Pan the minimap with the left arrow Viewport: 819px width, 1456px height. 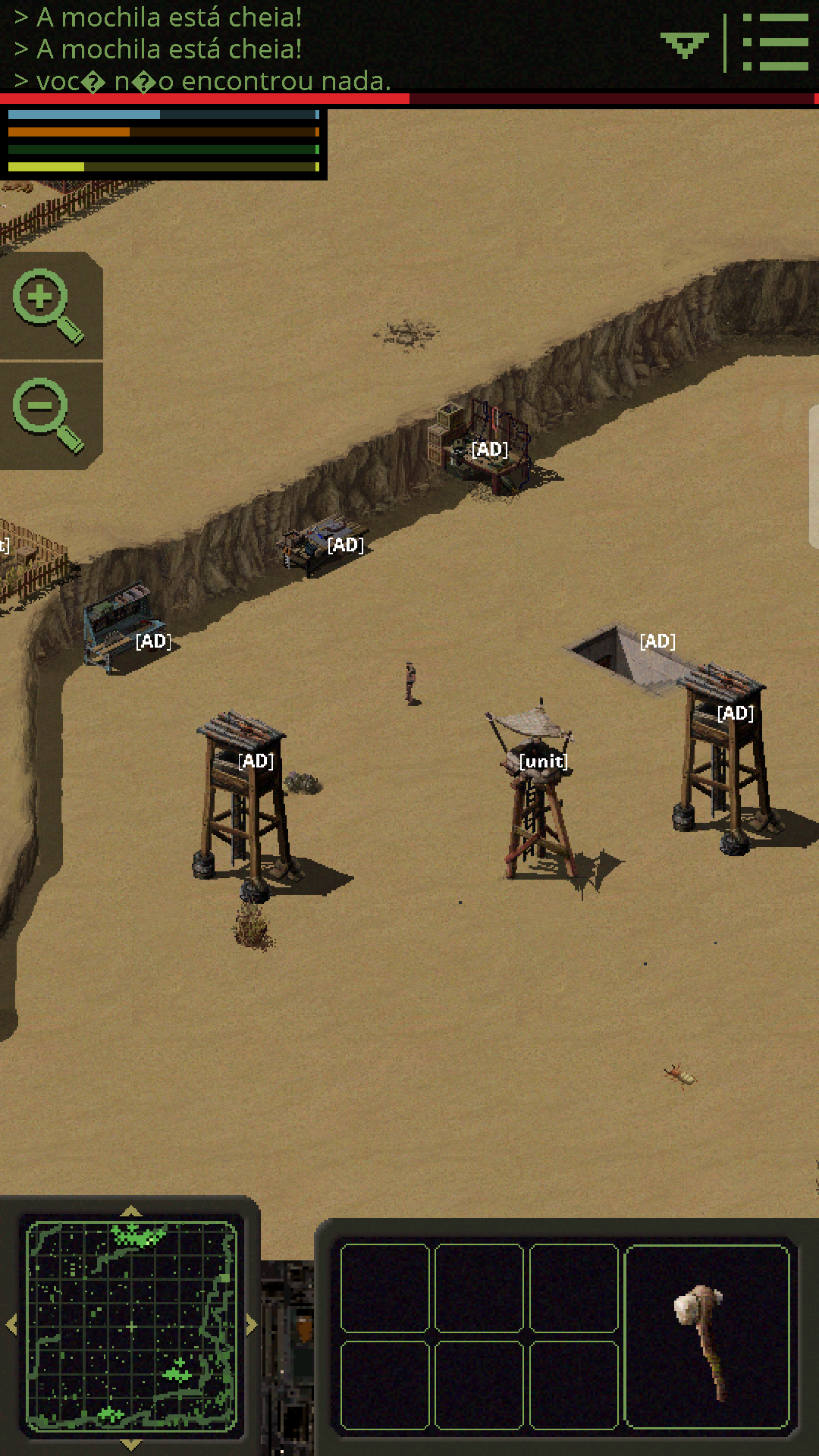coord(11,1325)
